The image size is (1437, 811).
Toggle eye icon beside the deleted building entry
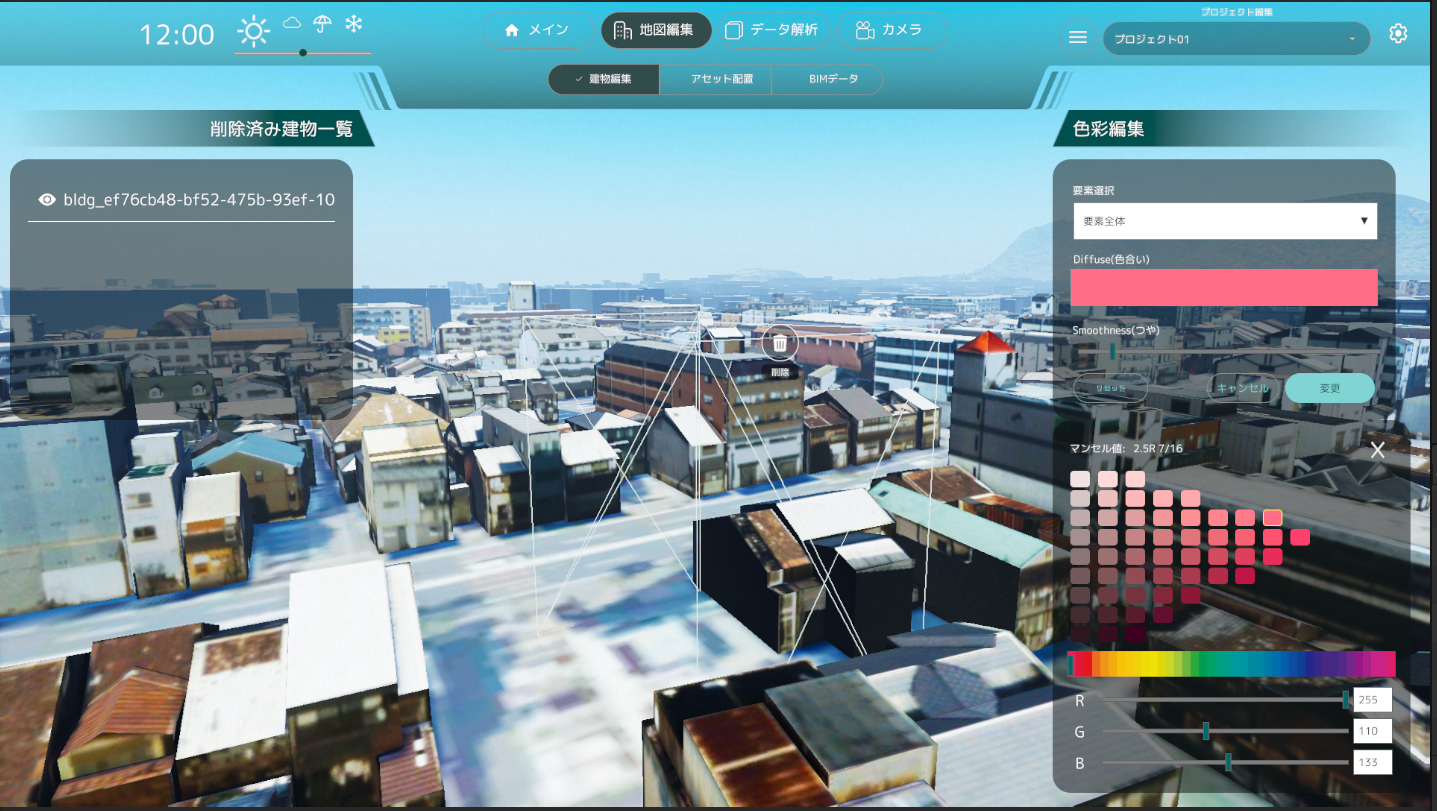[x=47, y=200]
